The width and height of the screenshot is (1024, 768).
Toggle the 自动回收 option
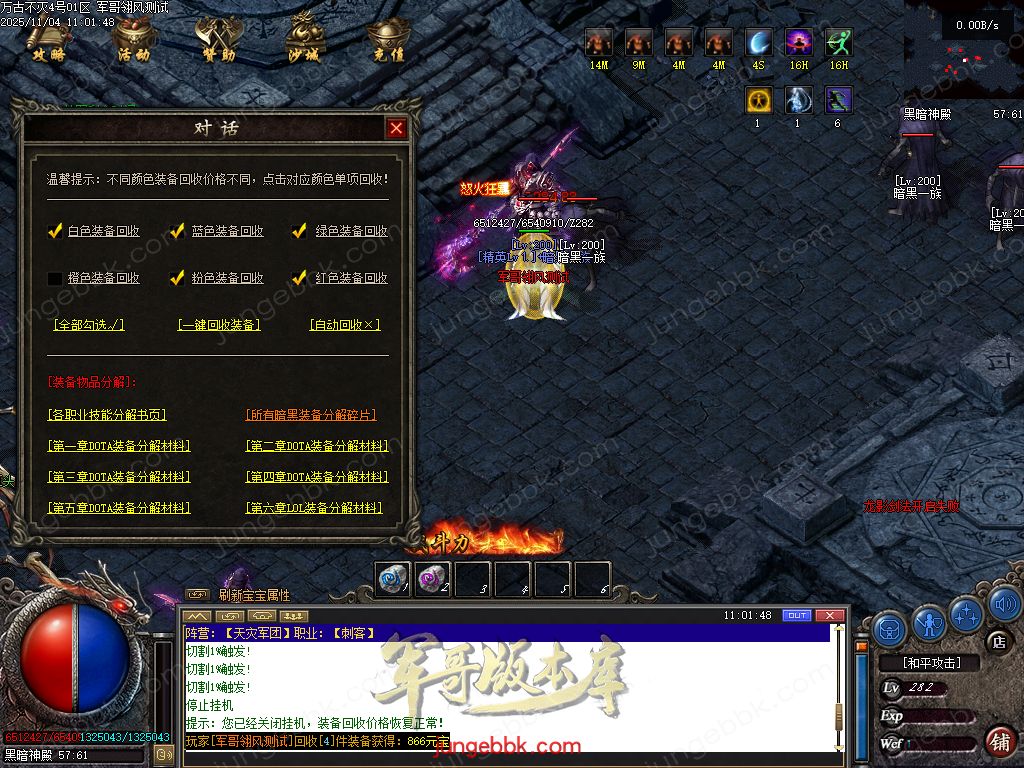(345, 325)
